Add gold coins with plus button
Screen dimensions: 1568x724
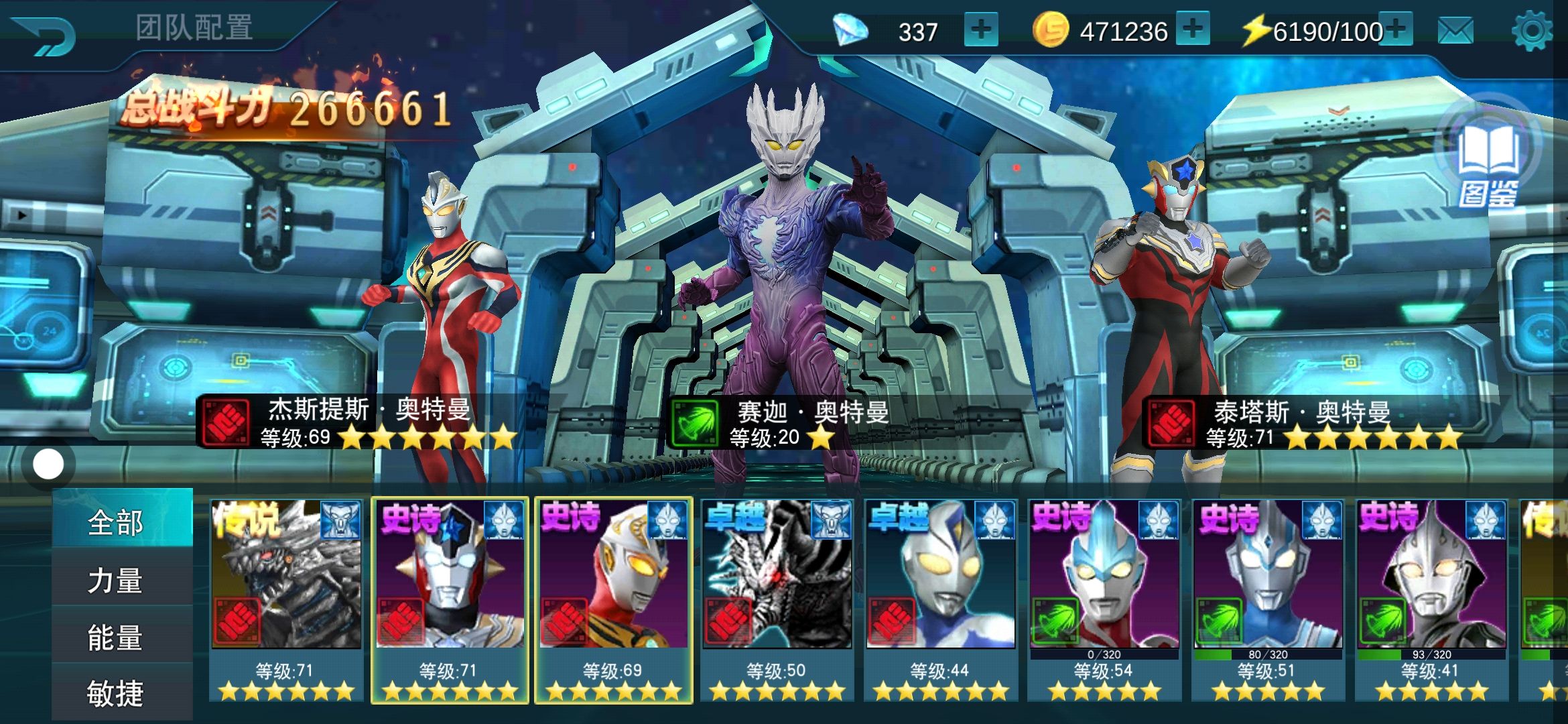pos(1193,29)
